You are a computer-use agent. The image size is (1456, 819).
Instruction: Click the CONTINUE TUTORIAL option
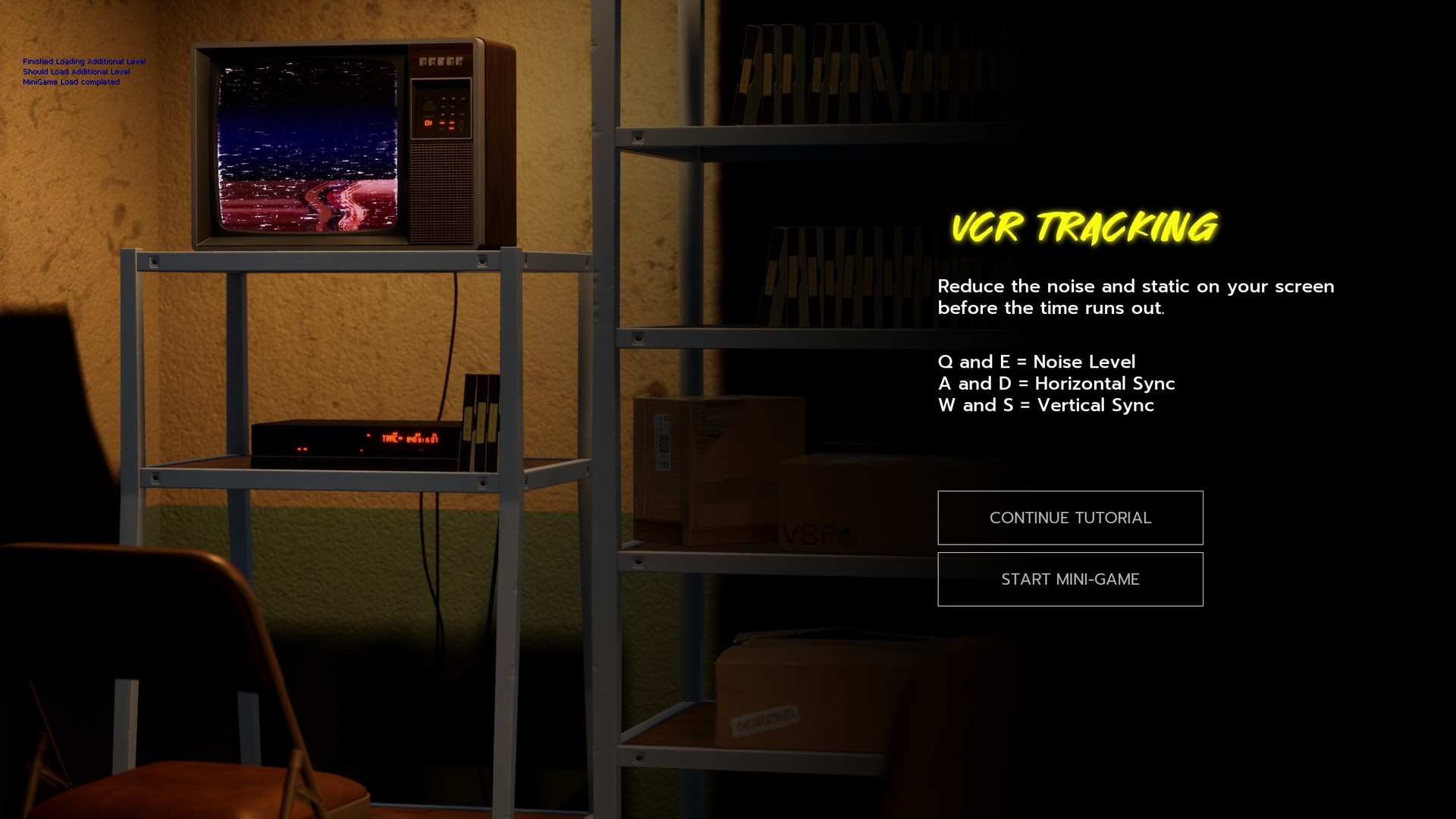1070,517
